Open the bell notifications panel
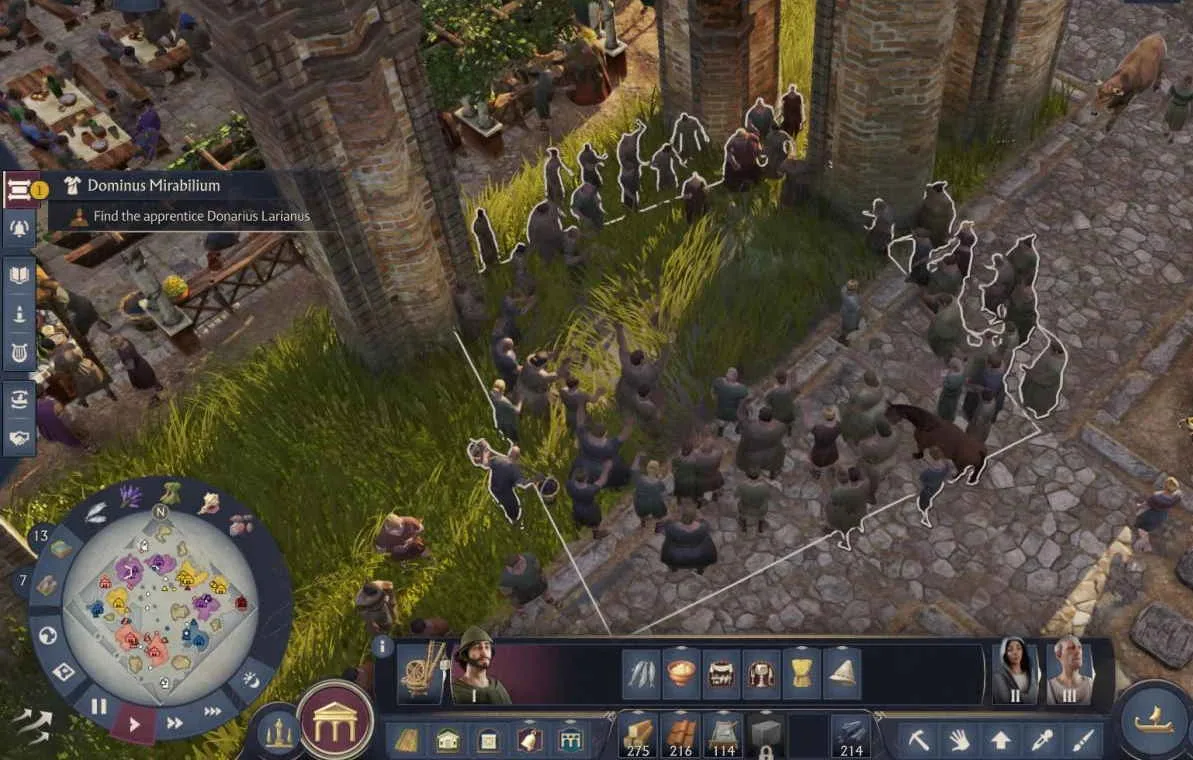Screen dimensions: 1193x760 pyautogui.click(x=20, y=229)
